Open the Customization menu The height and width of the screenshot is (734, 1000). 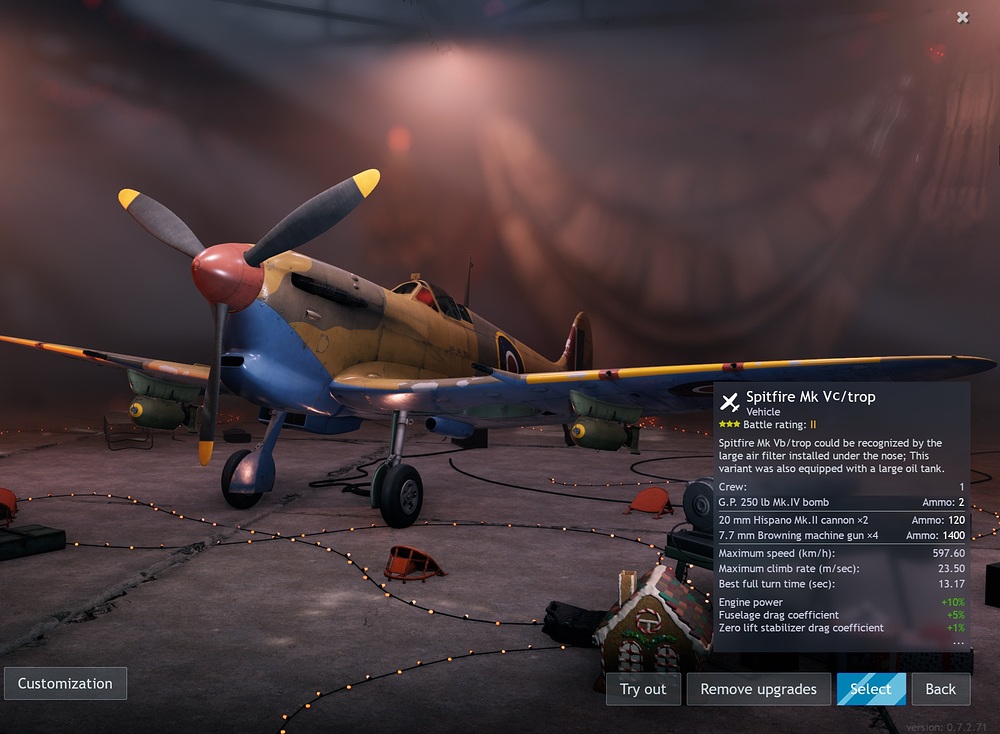pos(65,684)
